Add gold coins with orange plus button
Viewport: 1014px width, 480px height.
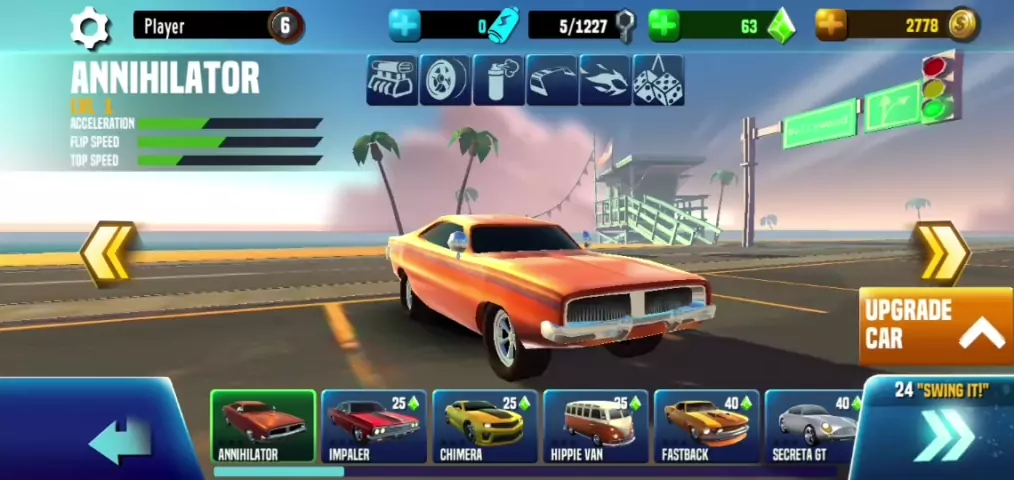830,26
